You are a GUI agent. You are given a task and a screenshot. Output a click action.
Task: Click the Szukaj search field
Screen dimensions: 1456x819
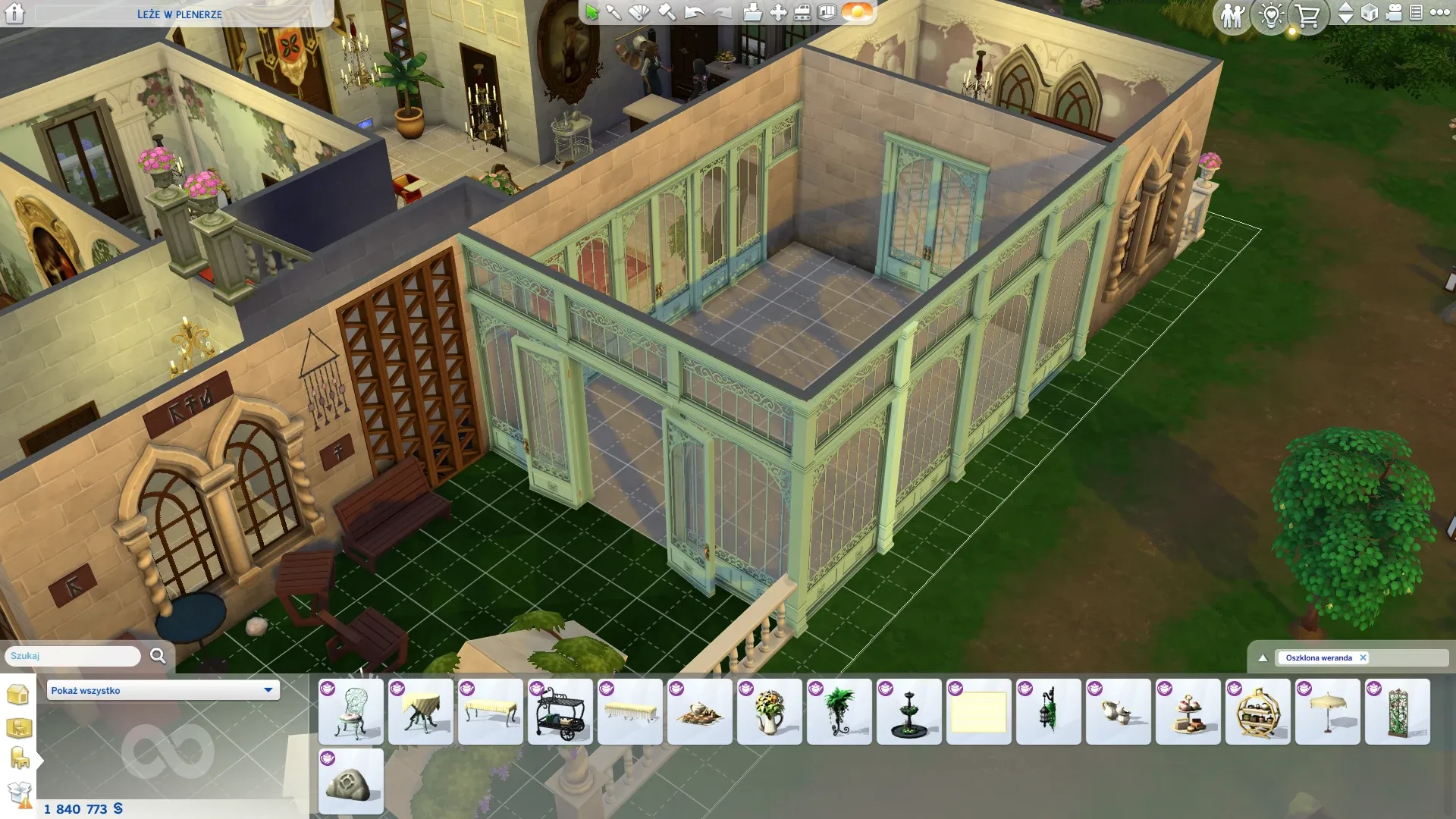coord(73,656)
